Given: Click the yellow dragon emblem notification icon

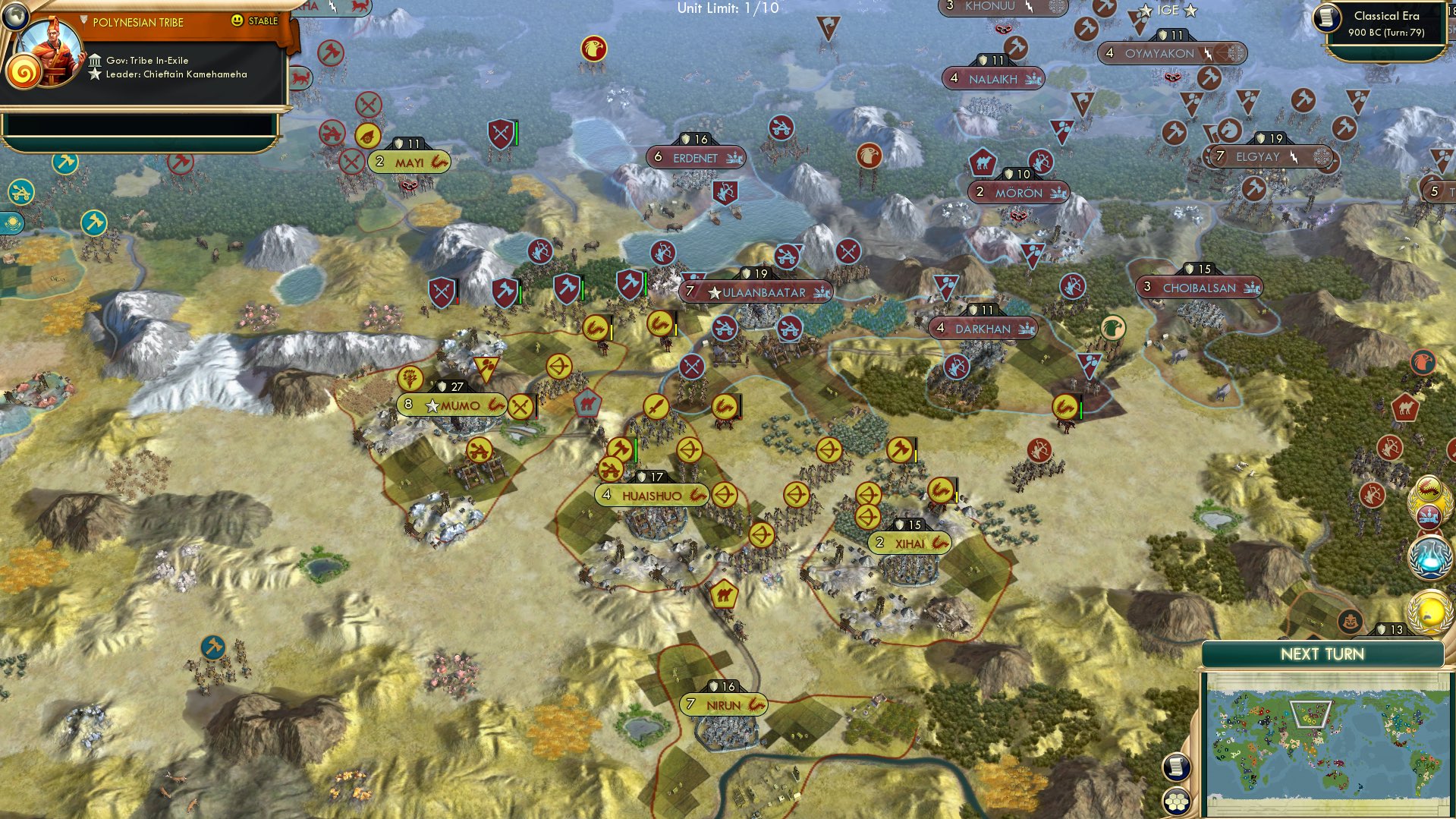Looking at the screenshot, I should click(1429, 488).
